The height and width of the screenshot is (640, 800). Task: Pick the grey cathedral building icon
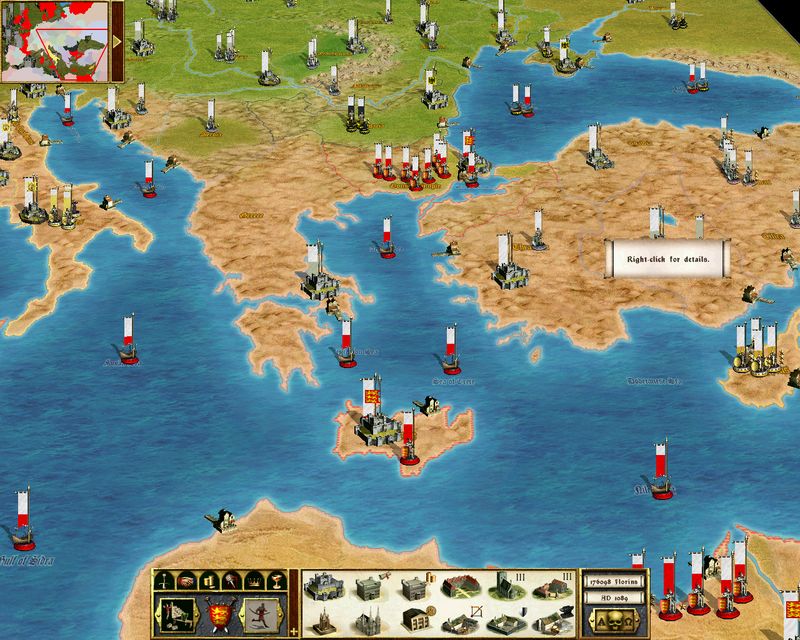(x=368, y=619)
